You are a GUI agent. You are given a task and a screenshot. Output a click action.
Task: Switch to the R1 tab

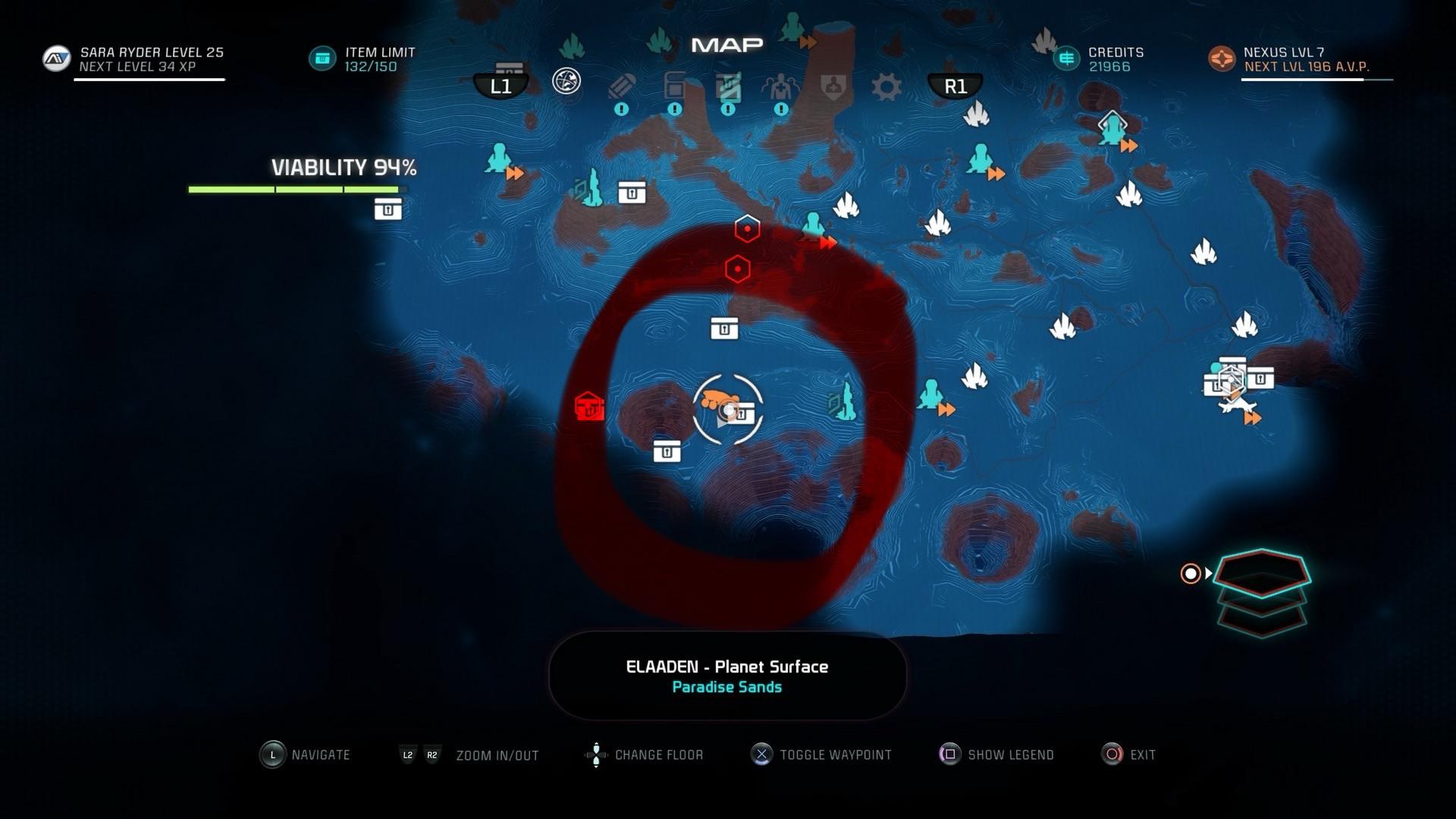pyautogui.click(x=955, y=86)
